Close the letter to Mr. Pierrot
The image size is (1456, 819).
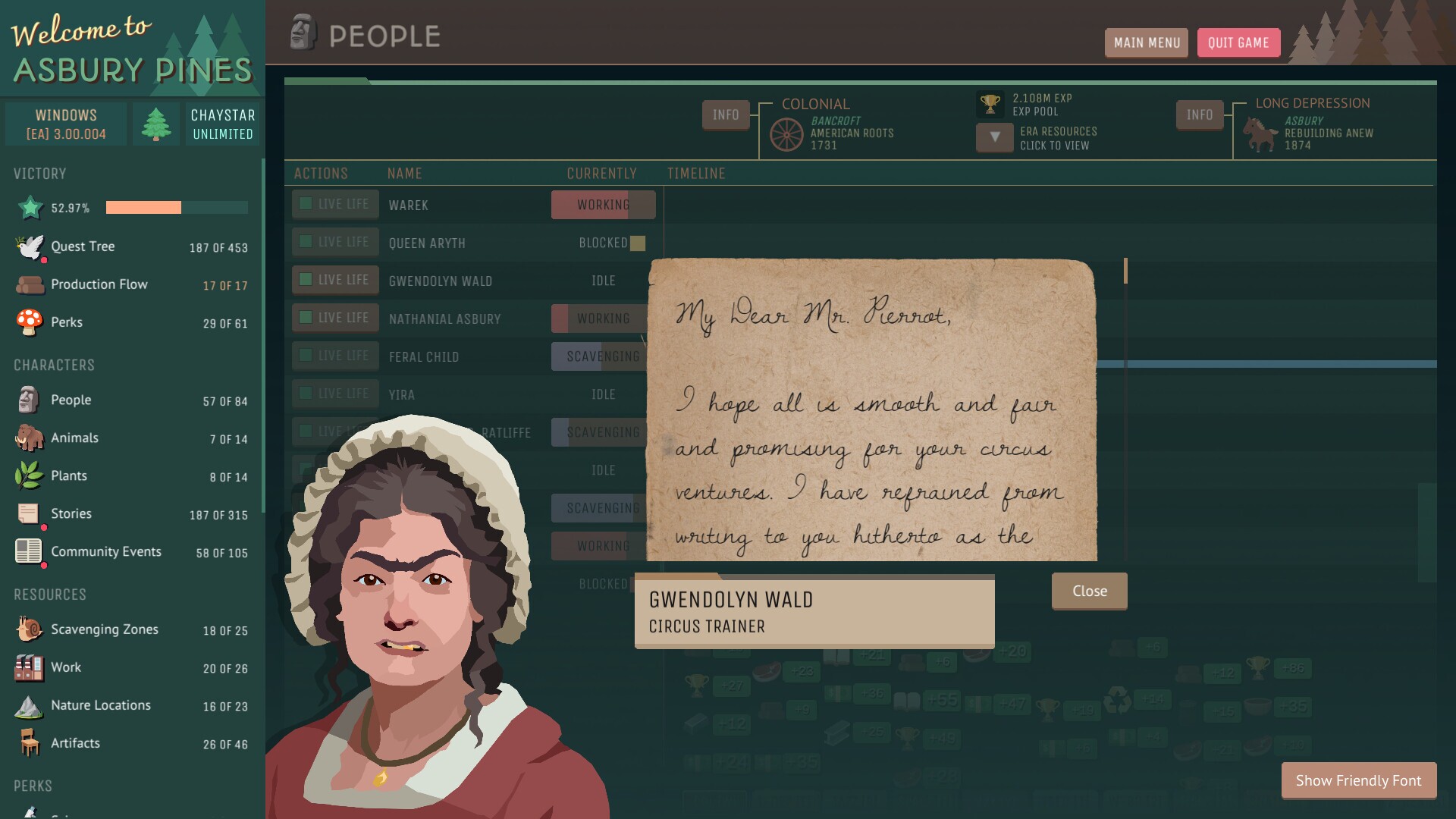(1089, 591)
